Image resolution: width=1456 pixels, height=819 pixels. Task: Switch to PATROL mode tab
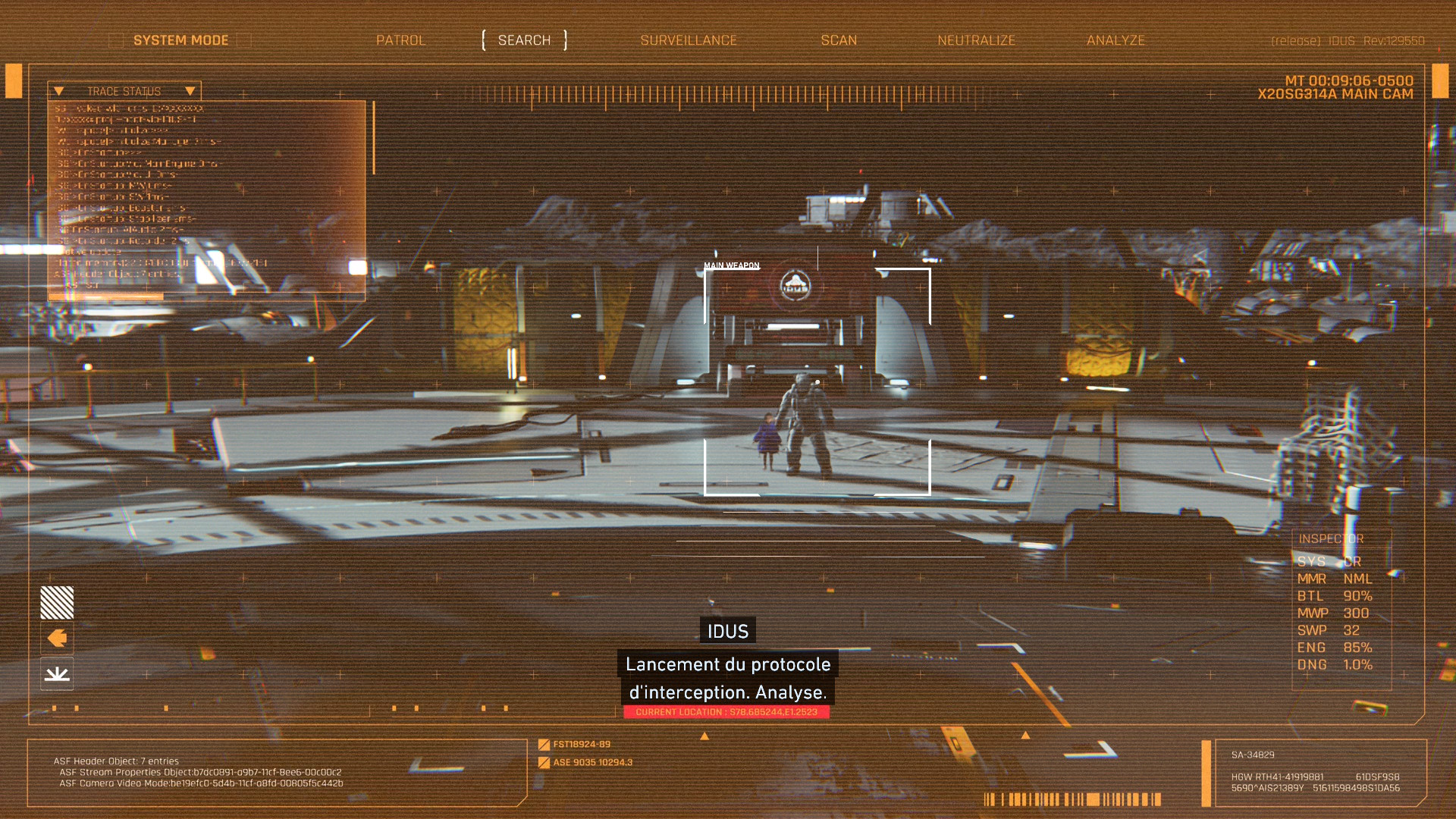click(400, 40)
